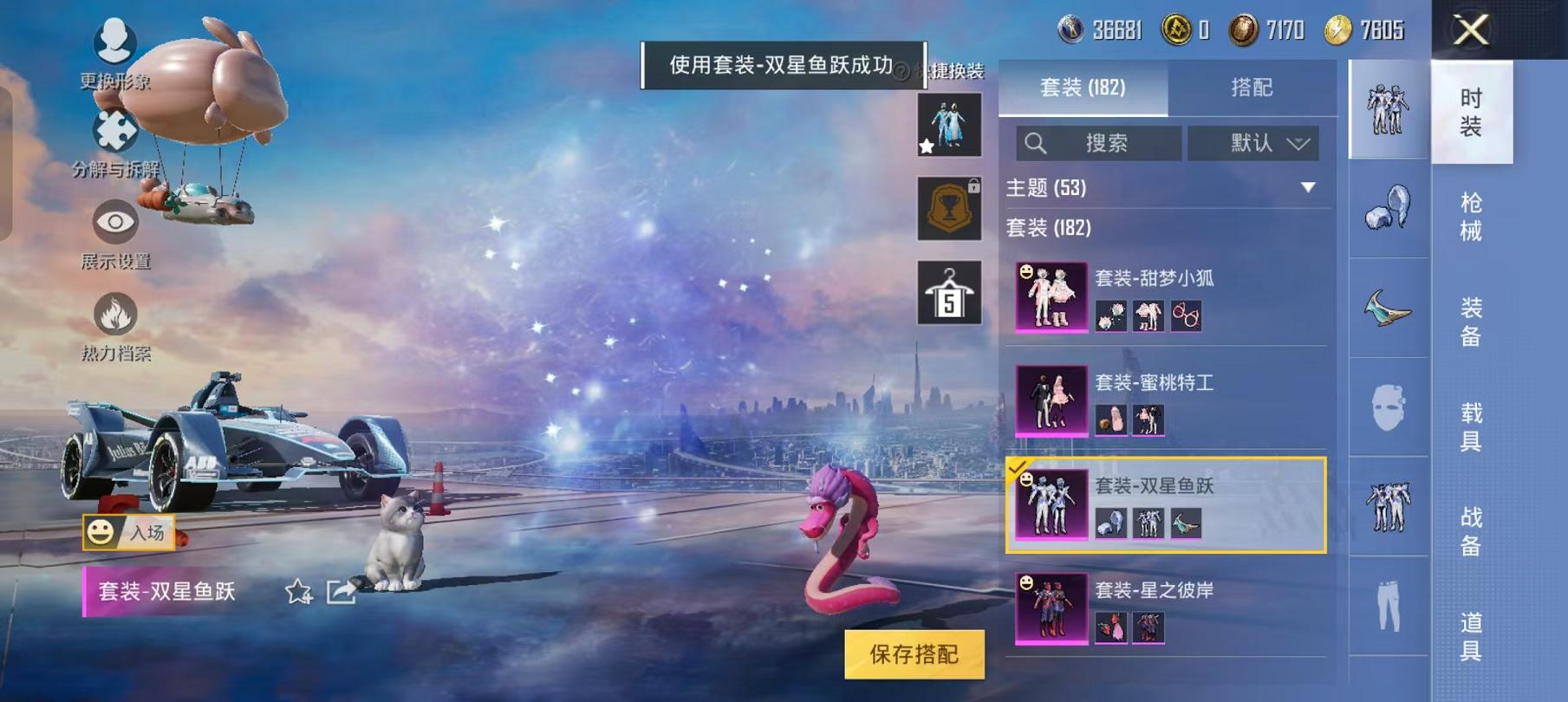Open the 默认 sorting dropdown

(1253, 144)
